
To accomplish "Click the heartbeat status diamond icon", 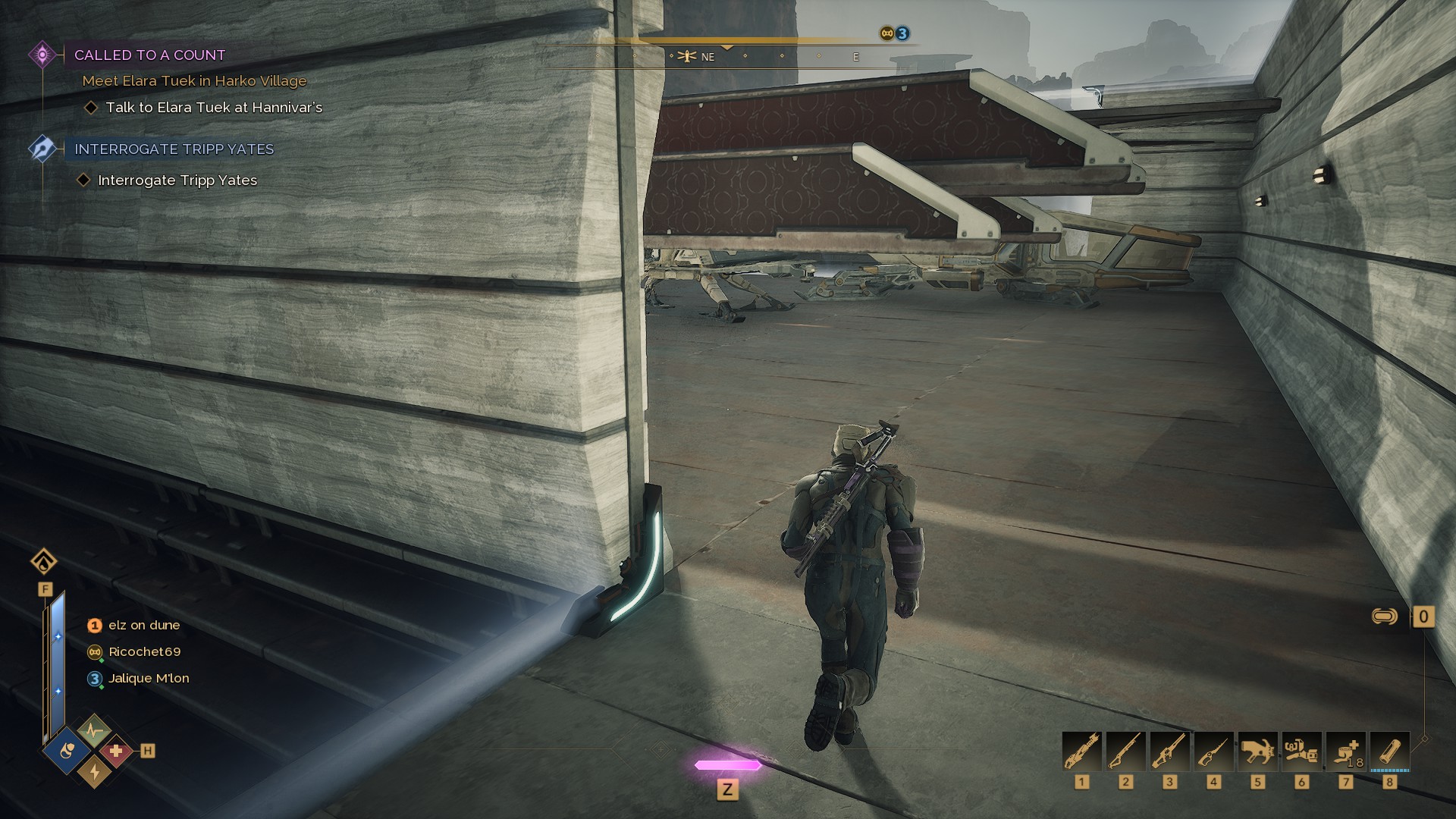I will pos(93,731).
